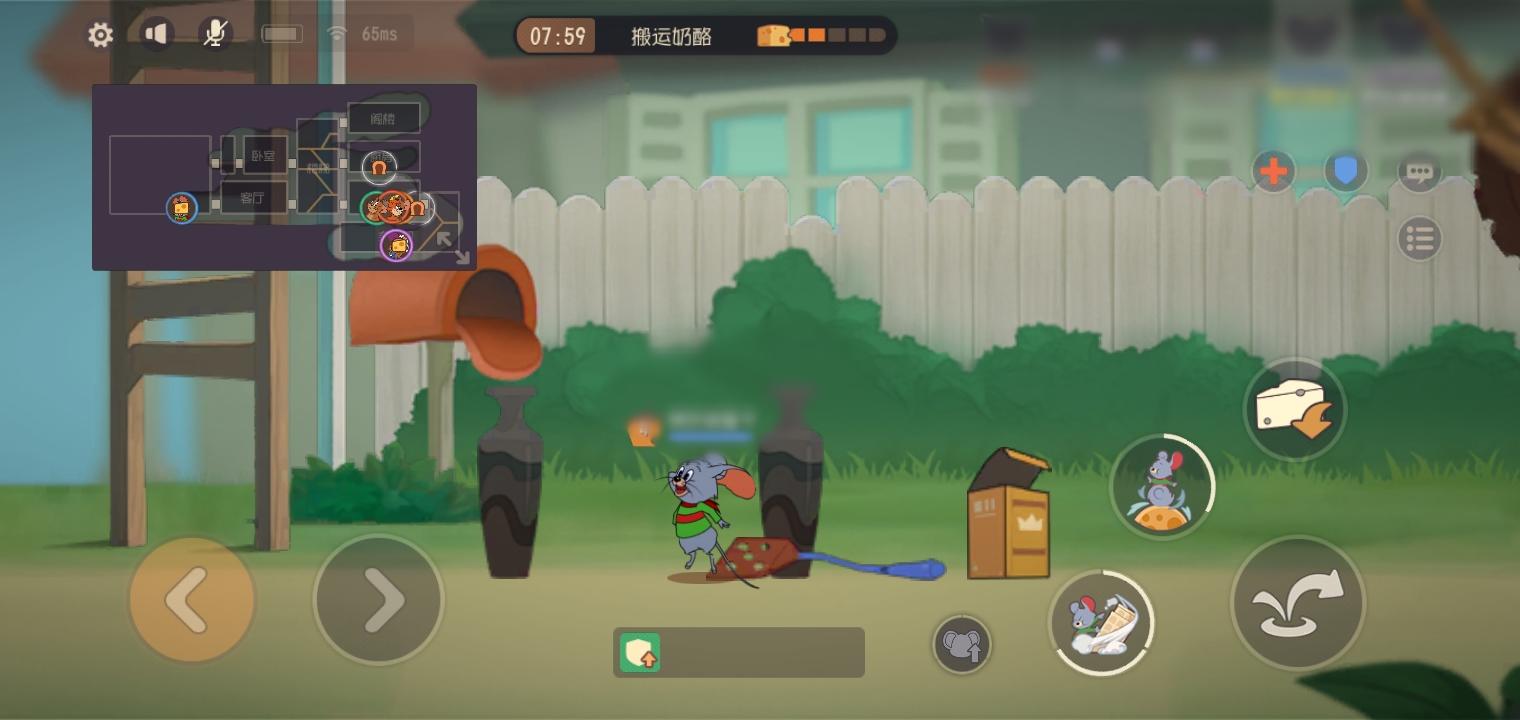
Task: Activate the cheese push skill
Action: (x=1296, y=408)
